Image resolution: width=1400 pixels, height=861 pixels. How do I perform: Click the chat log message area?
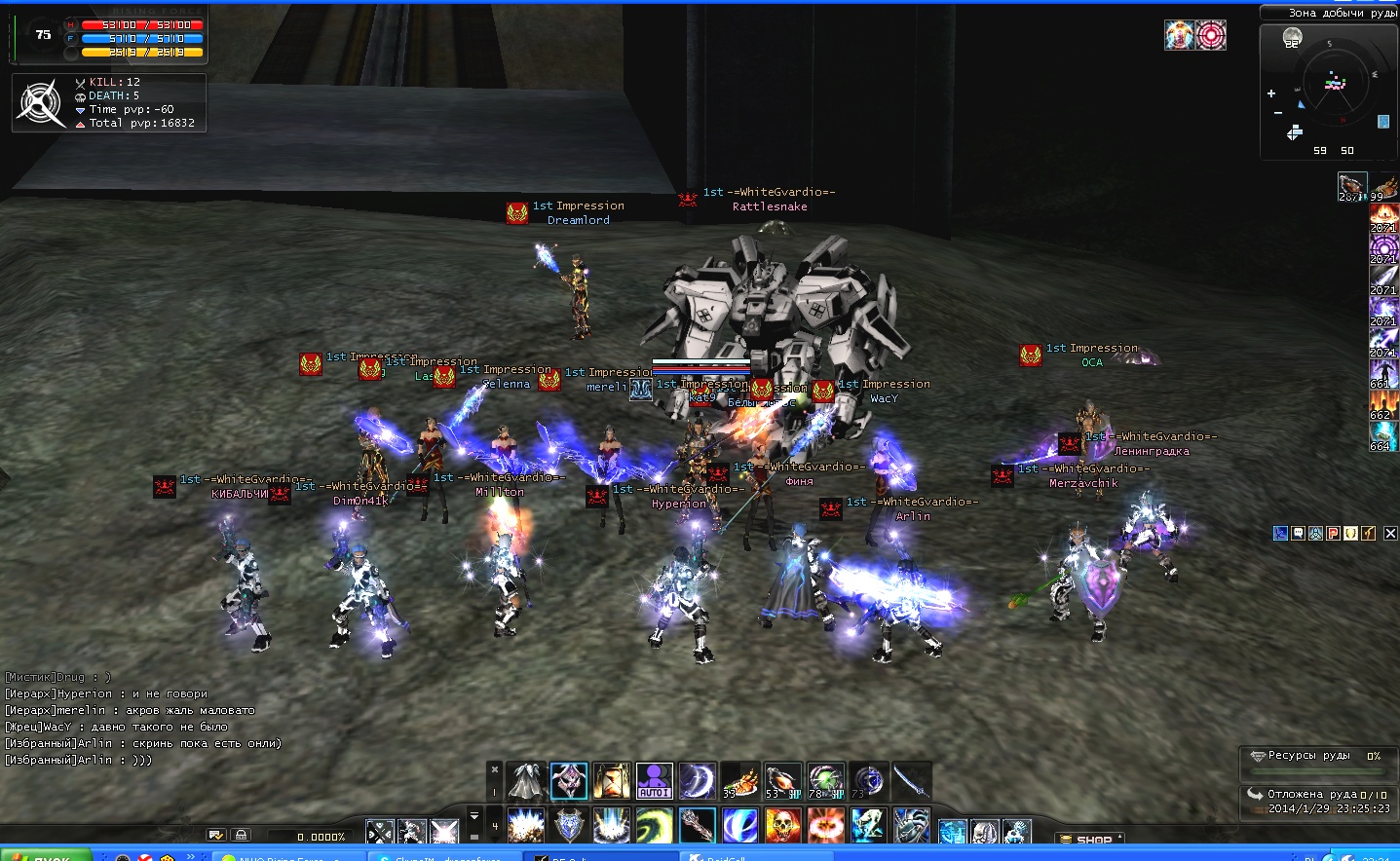point(146,719)
